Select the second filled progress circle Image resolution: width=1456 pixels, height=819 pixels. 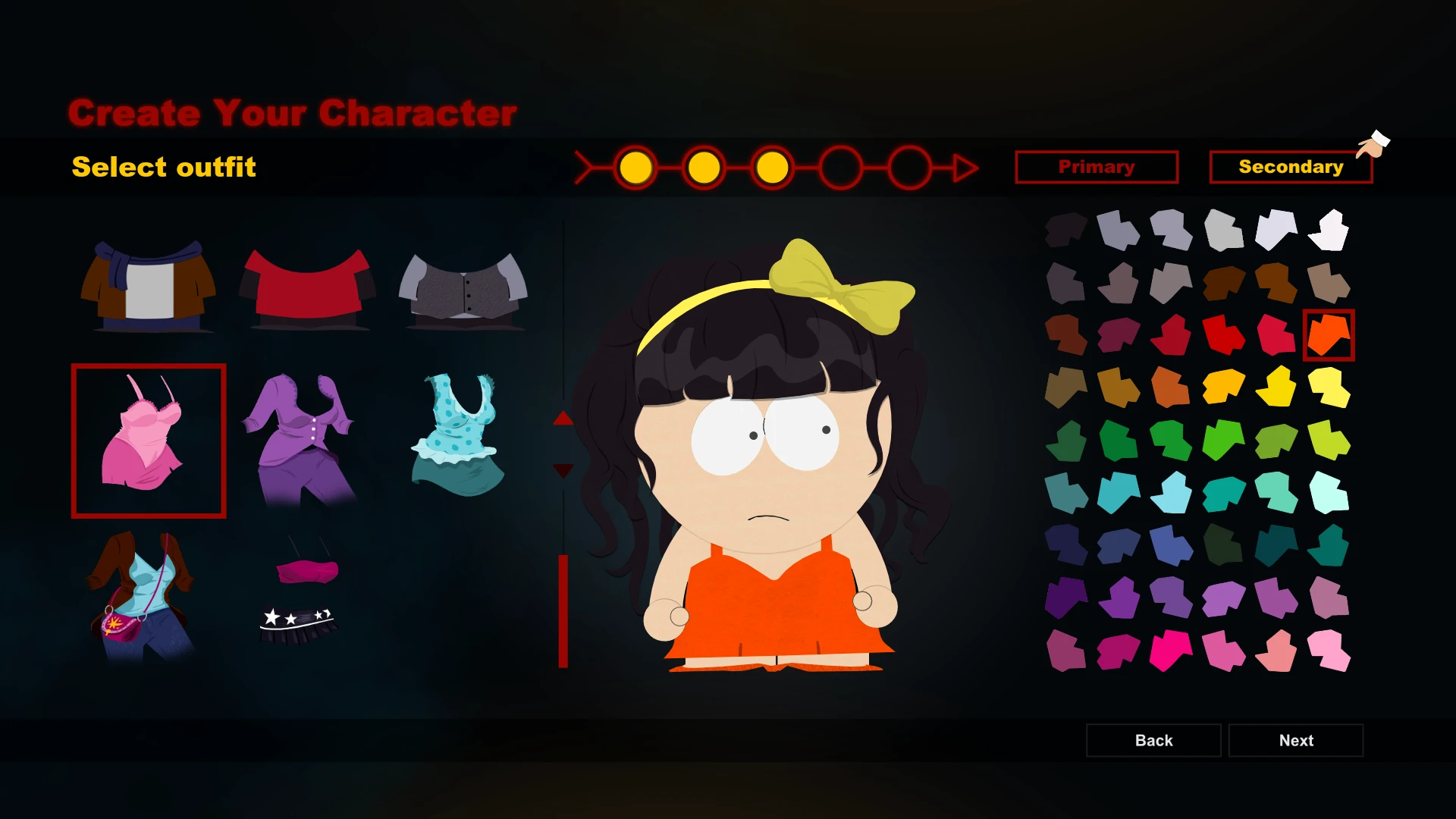[x=704, y=167]
